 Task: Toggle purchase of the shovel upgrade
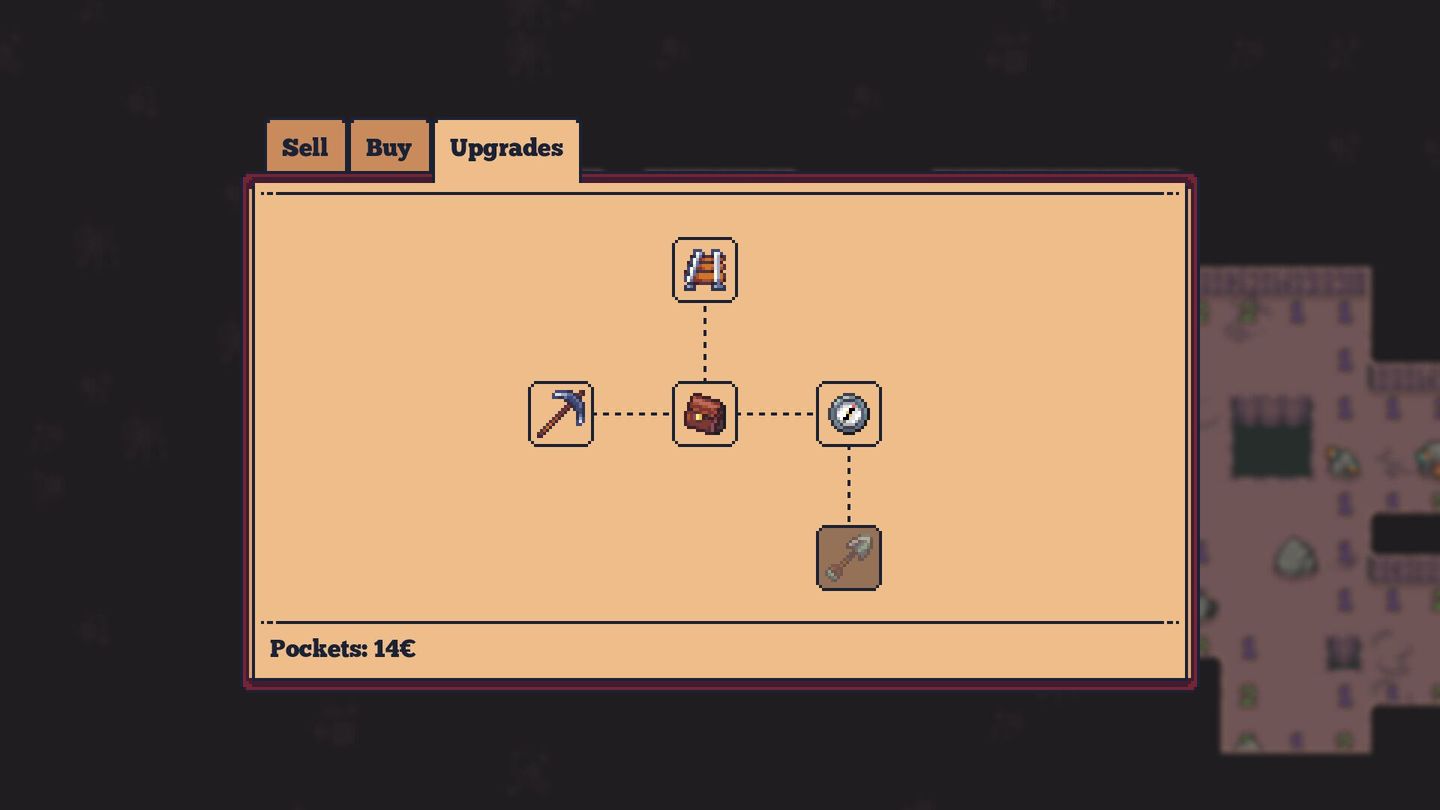click(x=848, y=558)
